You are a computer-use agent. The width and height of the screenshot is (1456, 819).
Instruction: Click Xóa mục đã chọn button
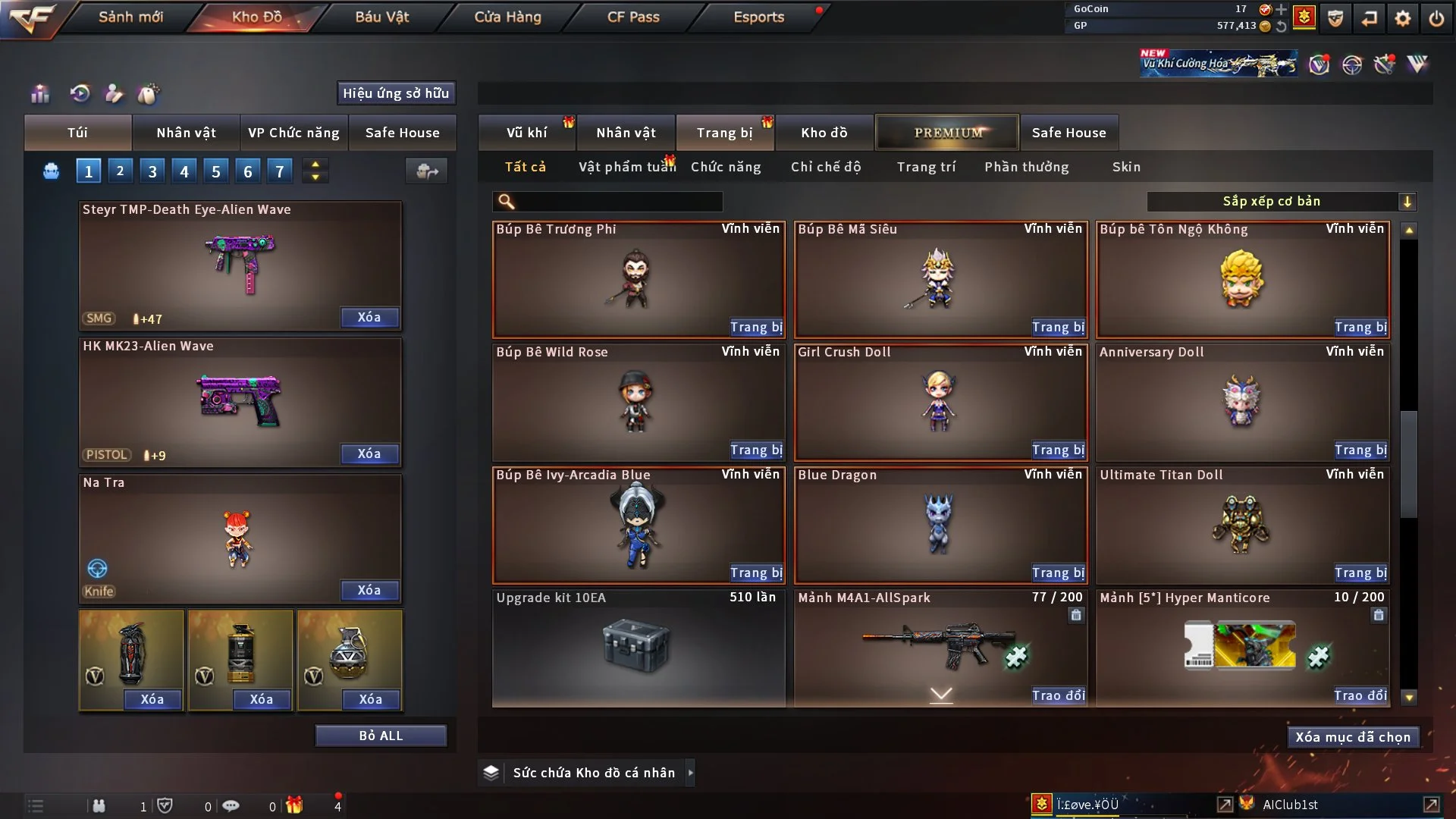(x=1353, y=737)
